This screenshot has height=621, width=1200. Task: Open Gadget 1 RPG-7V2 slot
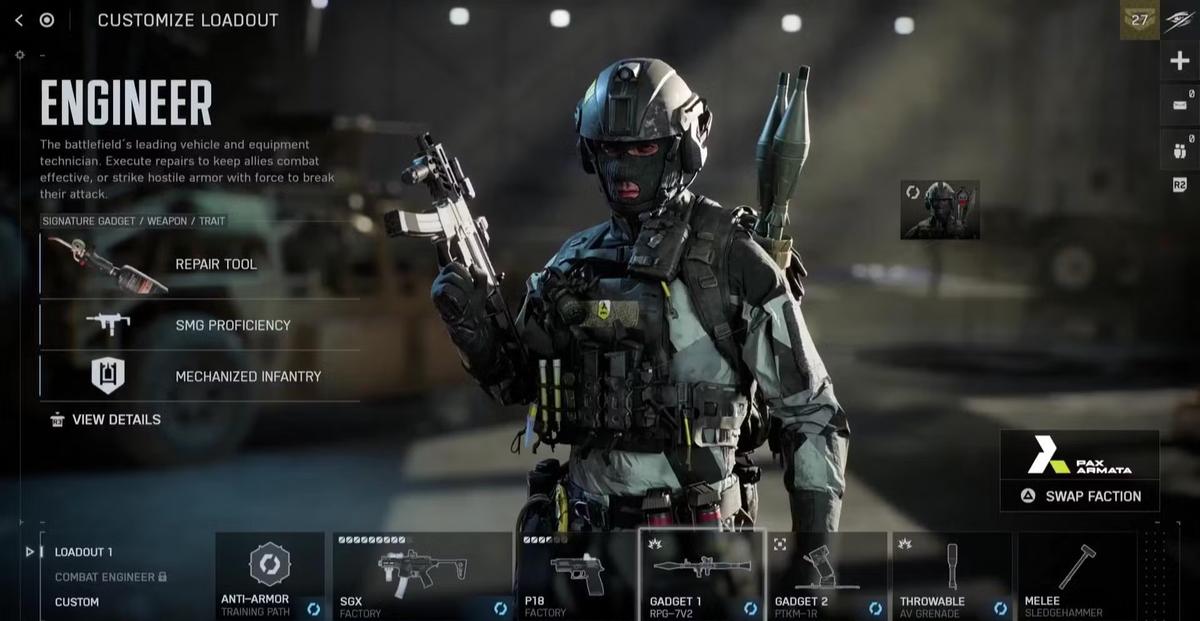click(702, 576)
